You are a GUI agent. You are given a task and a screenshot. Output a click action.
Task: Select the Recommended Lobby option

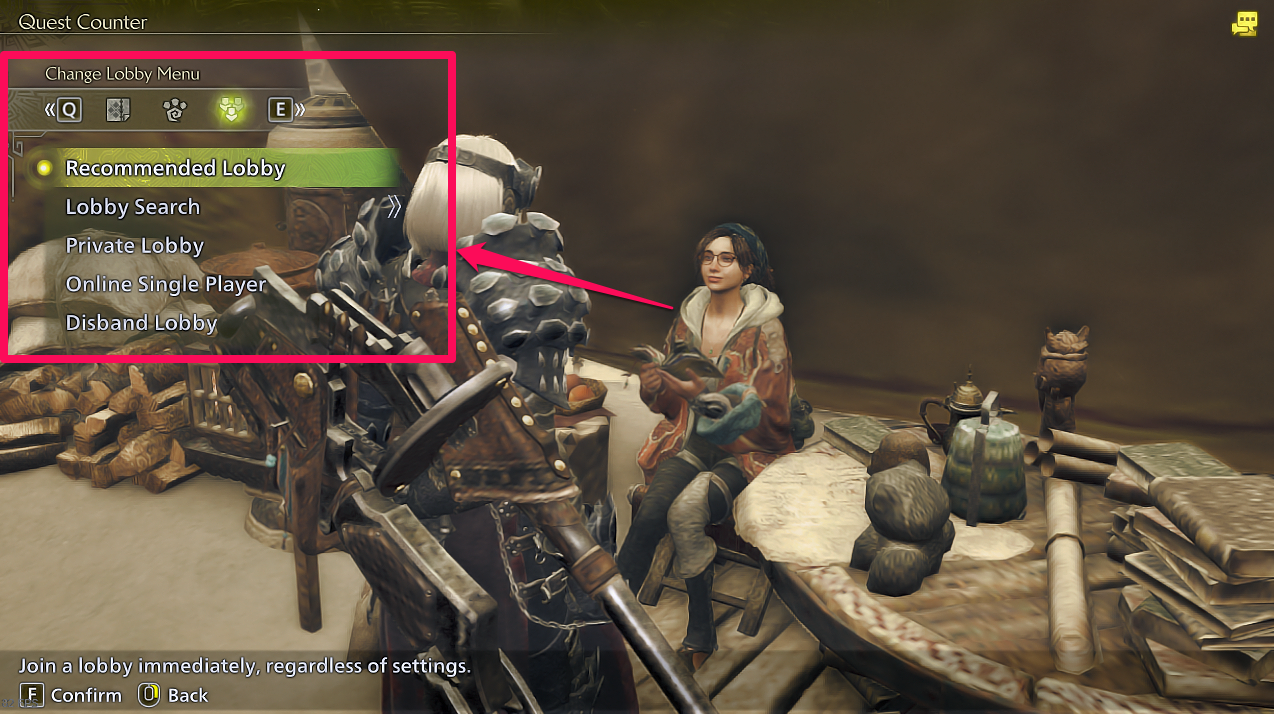(175, 168)
